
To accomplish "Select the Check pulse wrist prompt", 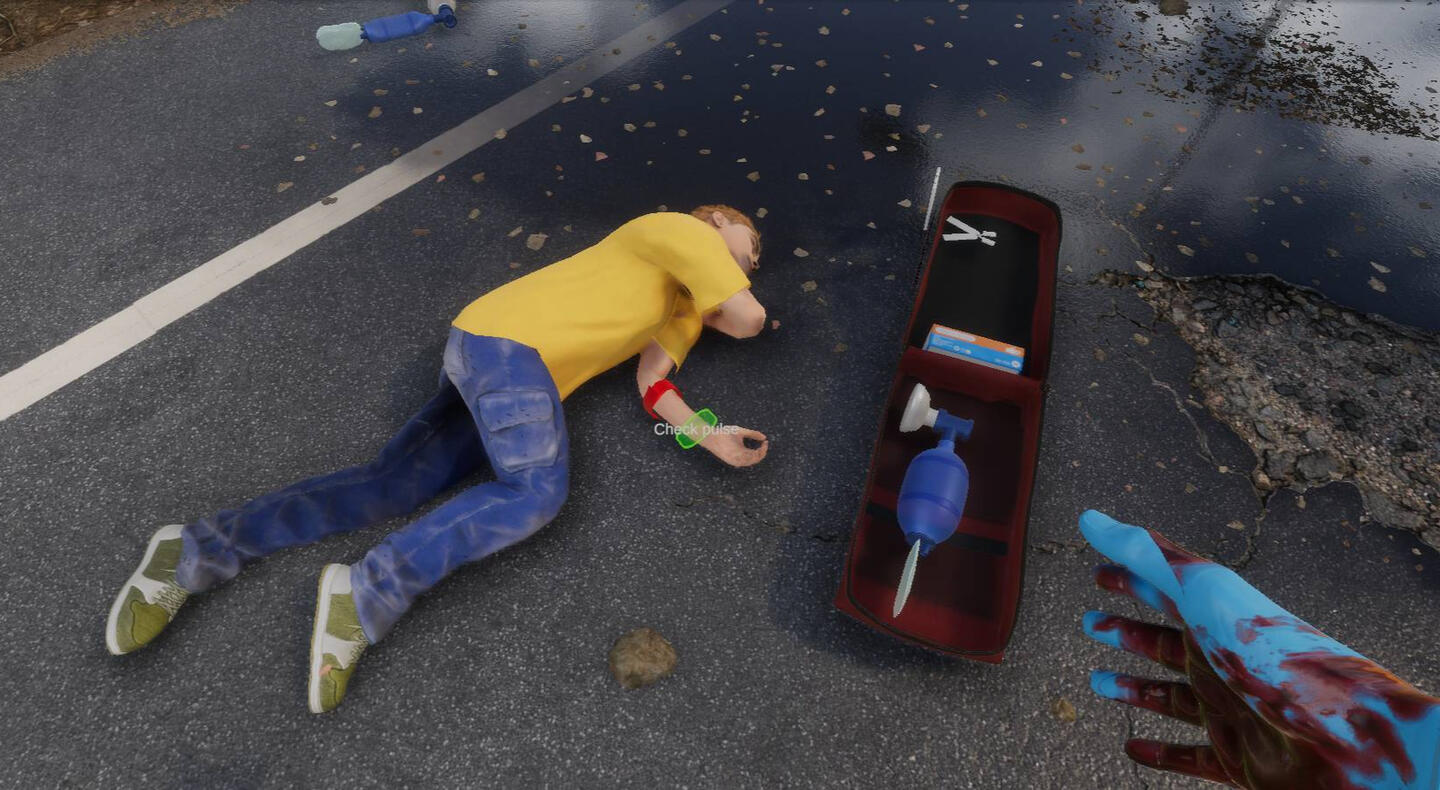I will coord(696,429).
